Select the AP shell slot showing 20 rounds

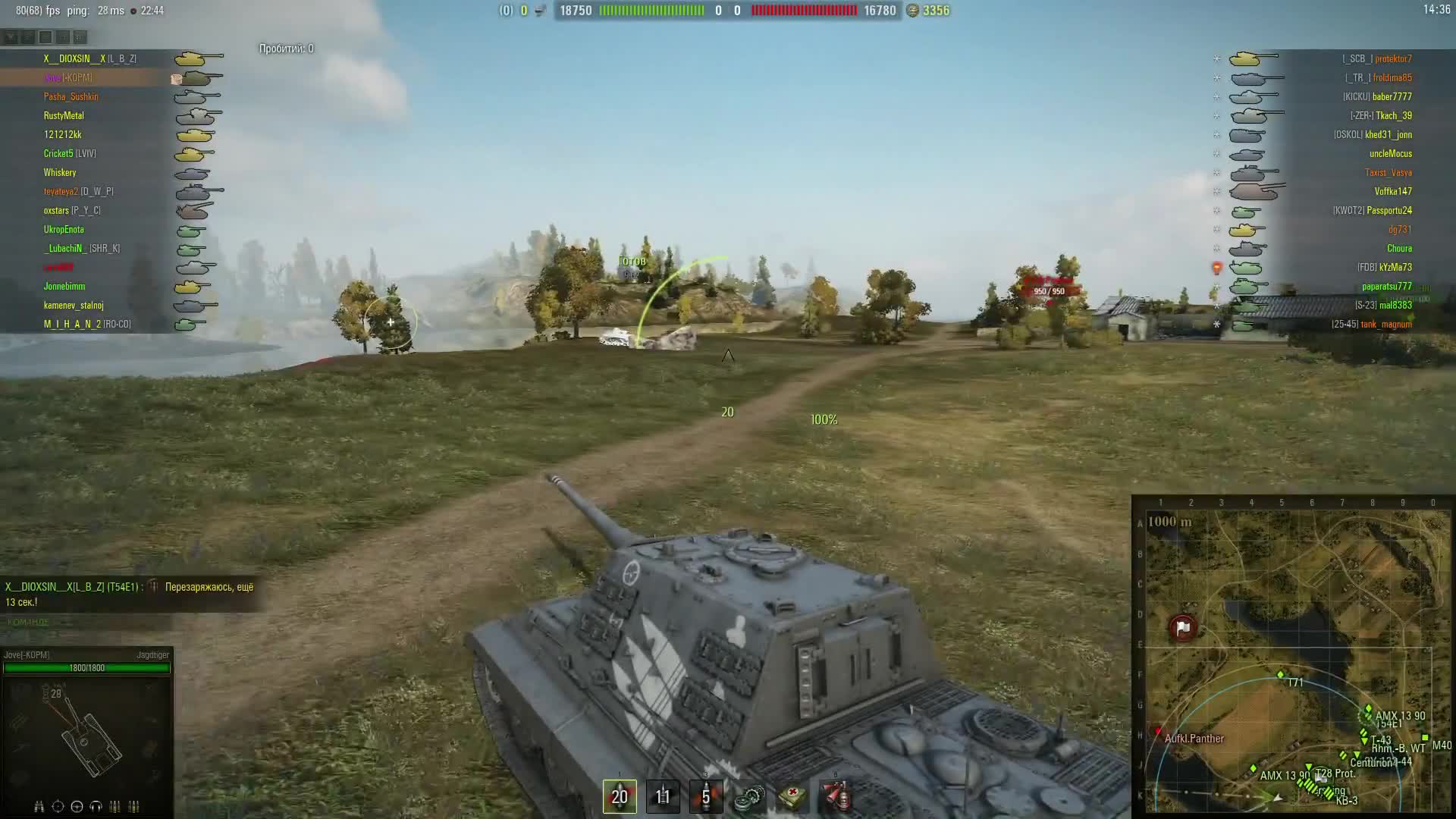pyautogui.click(x=620, y=798)
